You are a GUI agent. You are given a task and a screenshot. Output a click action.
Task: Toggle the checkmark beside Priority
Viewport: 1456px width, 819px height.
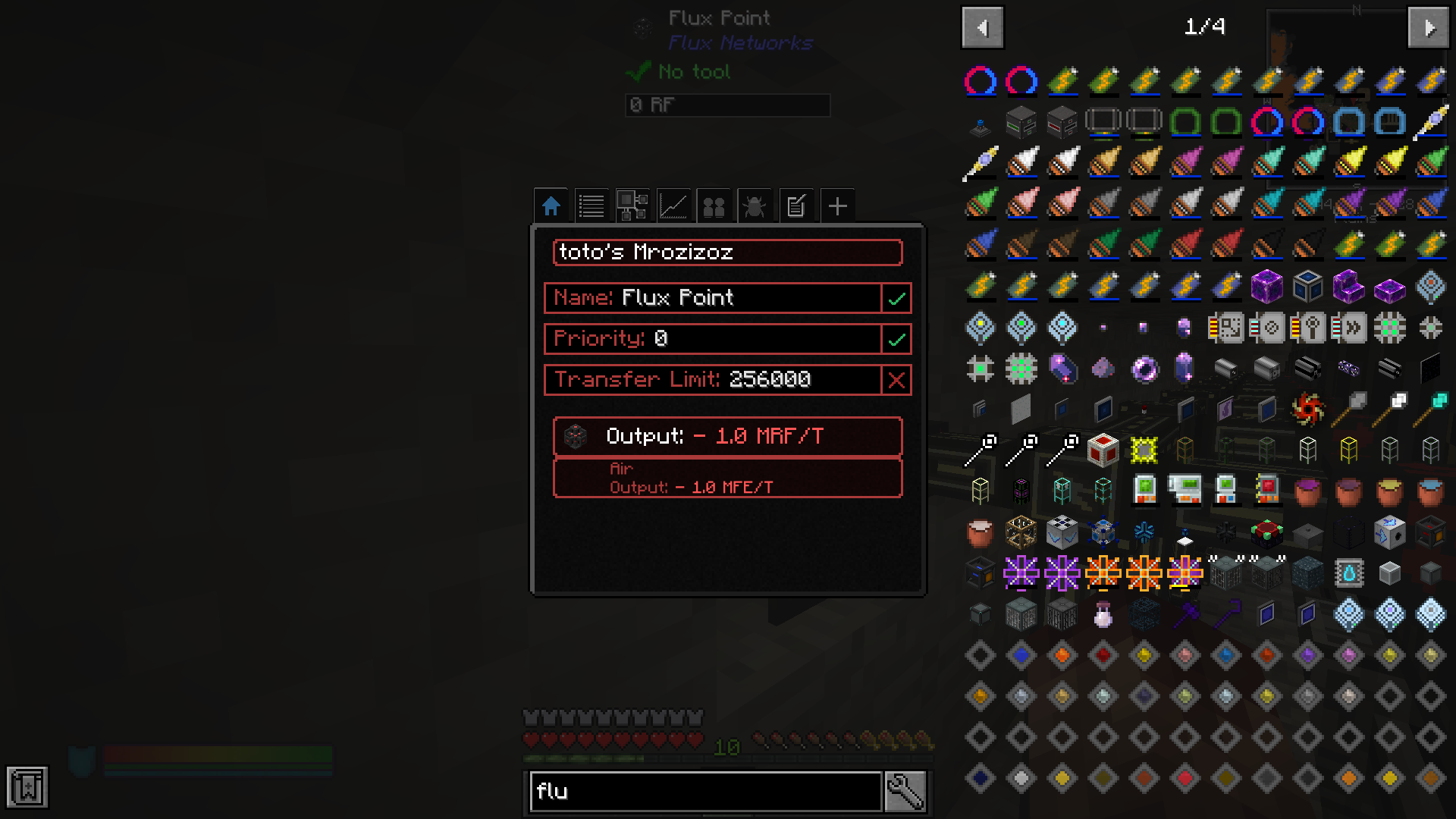(896, 339)
